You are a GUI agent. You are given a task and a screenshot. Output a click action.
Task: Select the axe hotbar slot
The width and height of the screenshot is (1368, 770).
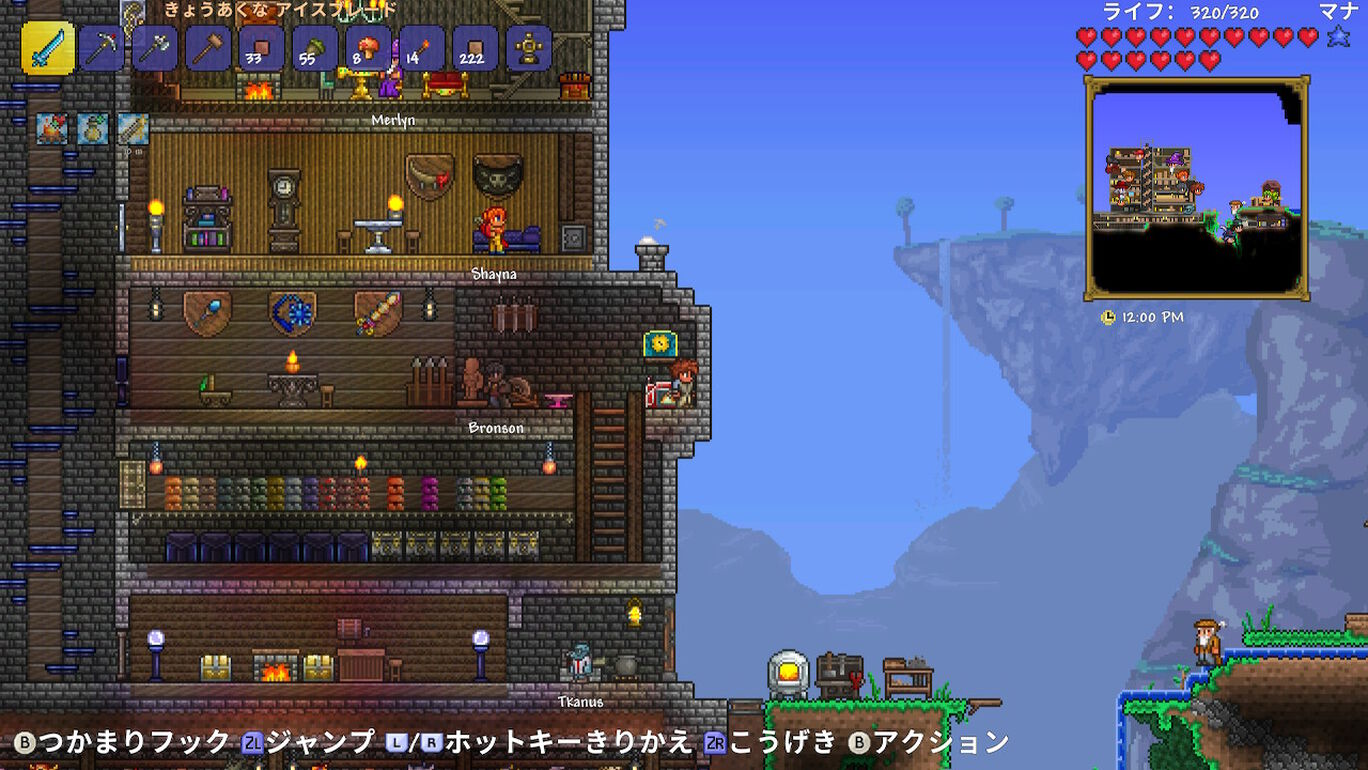tap(157, 47)
